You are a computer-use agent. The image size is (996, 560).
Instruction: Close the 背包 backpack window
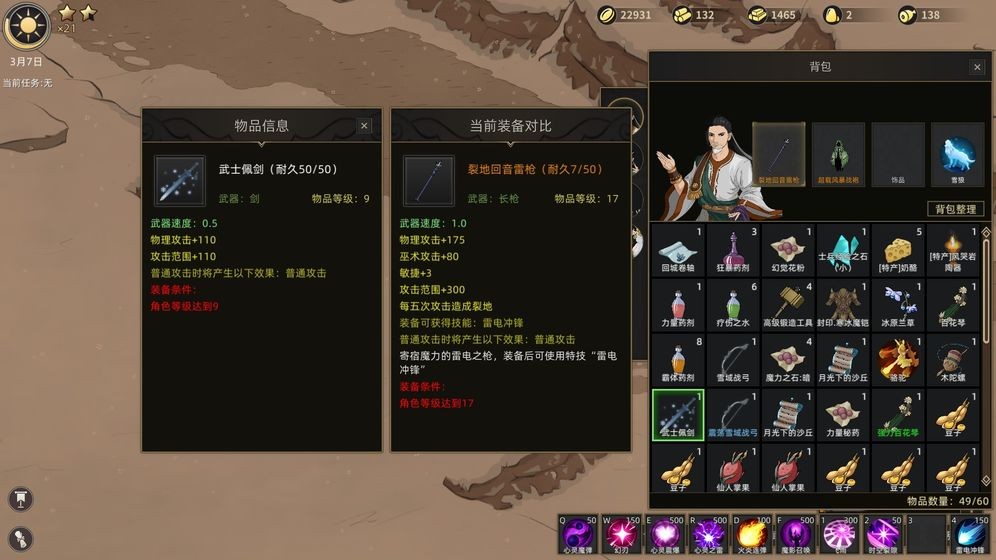977,67
